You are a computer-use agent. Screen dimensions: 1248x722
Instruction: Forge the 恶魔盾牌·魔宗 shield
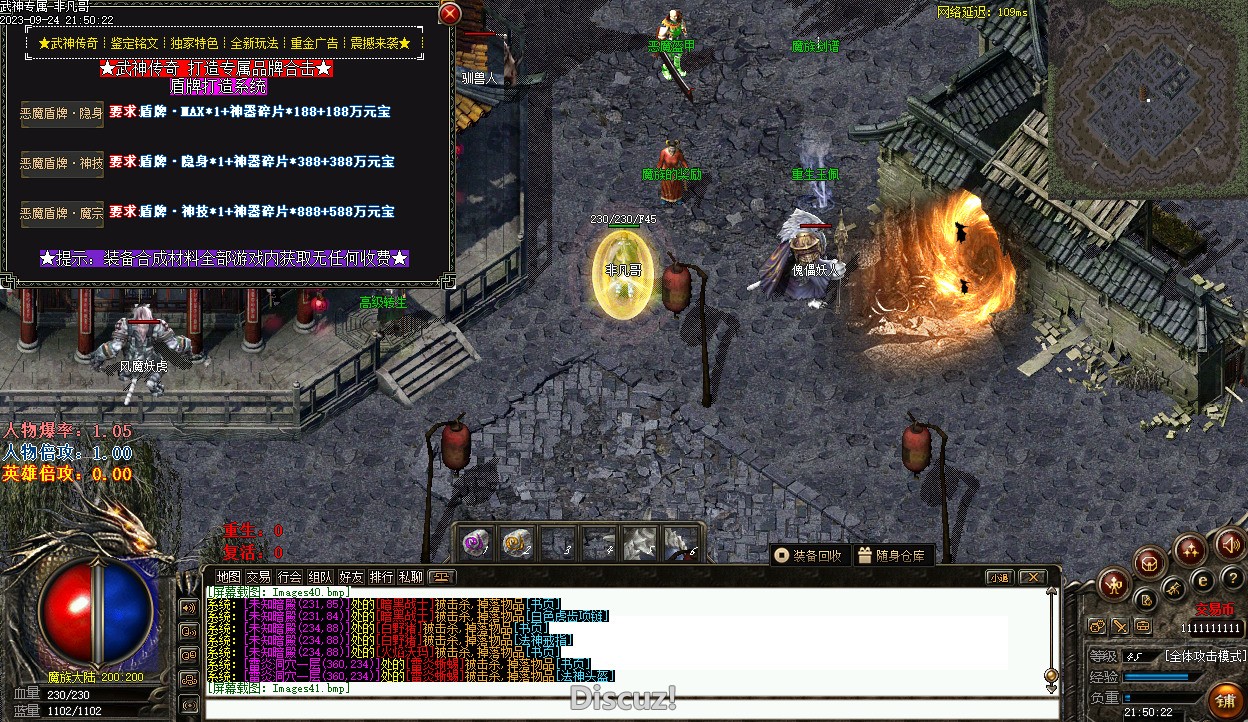62,213
